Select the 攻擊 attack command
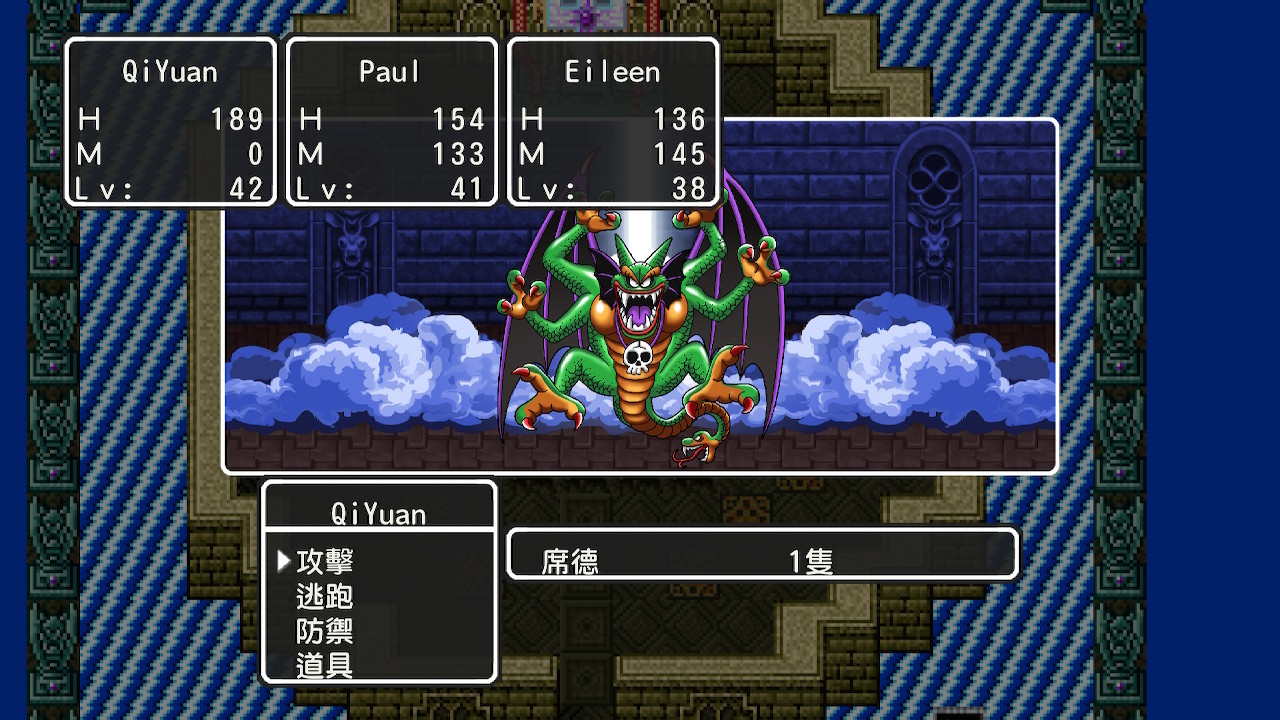The height and width of the screenshot is (720, 1280). click(325, 562)
